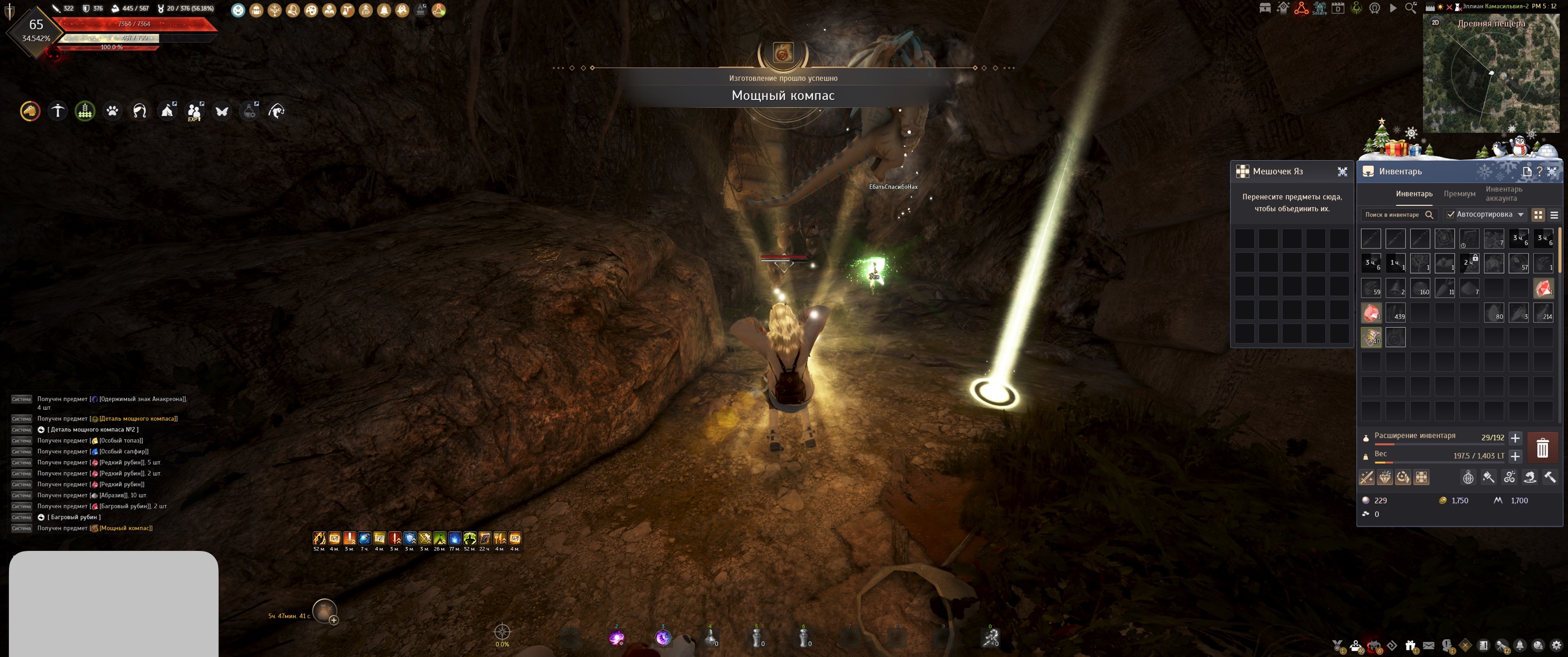Switch to the Премиум inventory tab
Screen dimensions: 1568x657
pos(1459,194)
